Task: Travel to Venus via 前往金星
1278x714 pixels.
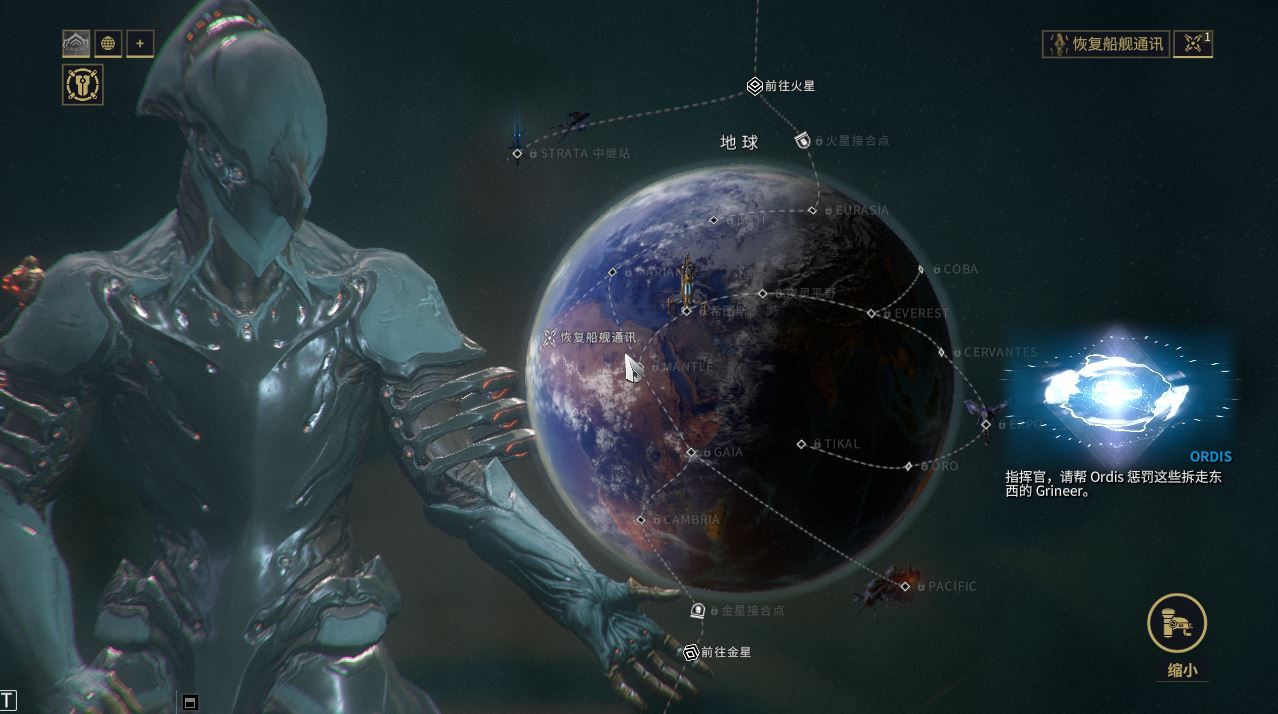Action: coord(690,653)
